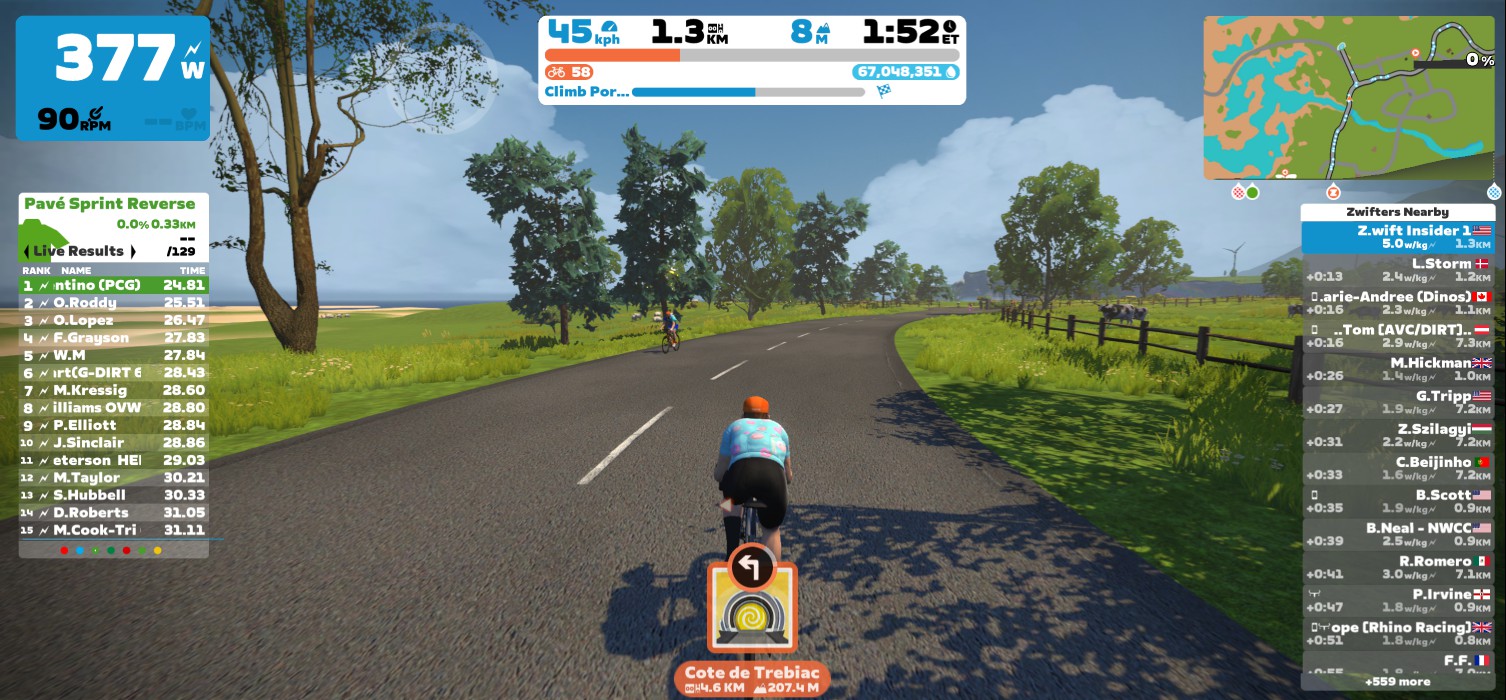Click the minimap in the corner
1506x700 pixels.
(x=1348, y=97)
